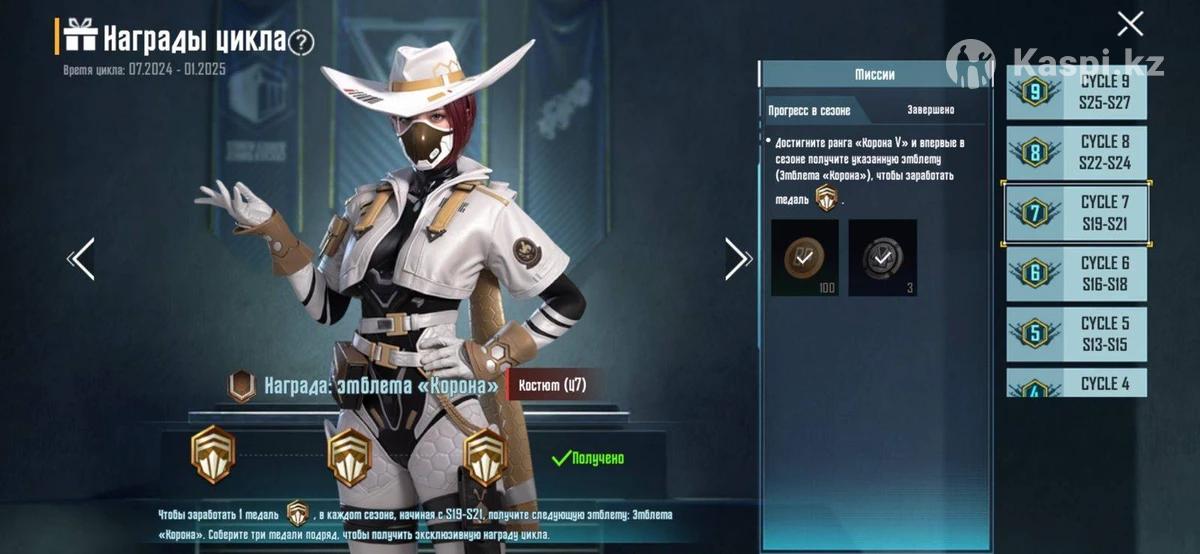Select Cycle 5 S13-S15

click(1076, 334)
